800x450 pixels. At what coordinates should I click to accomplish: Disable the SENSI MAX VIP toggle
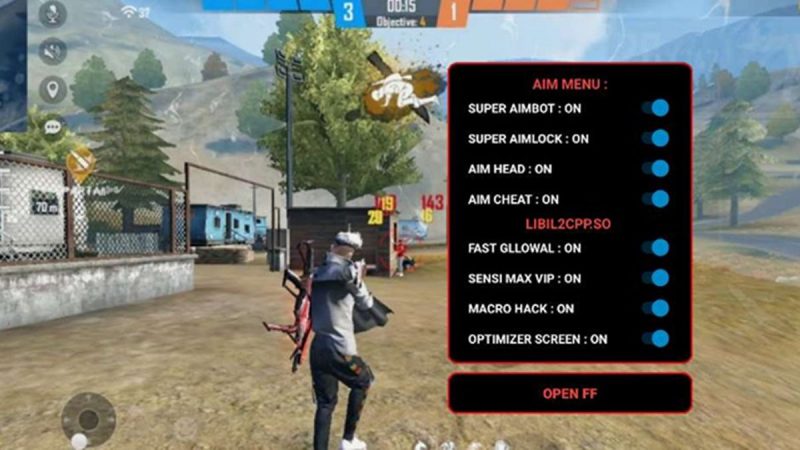tap(655, 278)
